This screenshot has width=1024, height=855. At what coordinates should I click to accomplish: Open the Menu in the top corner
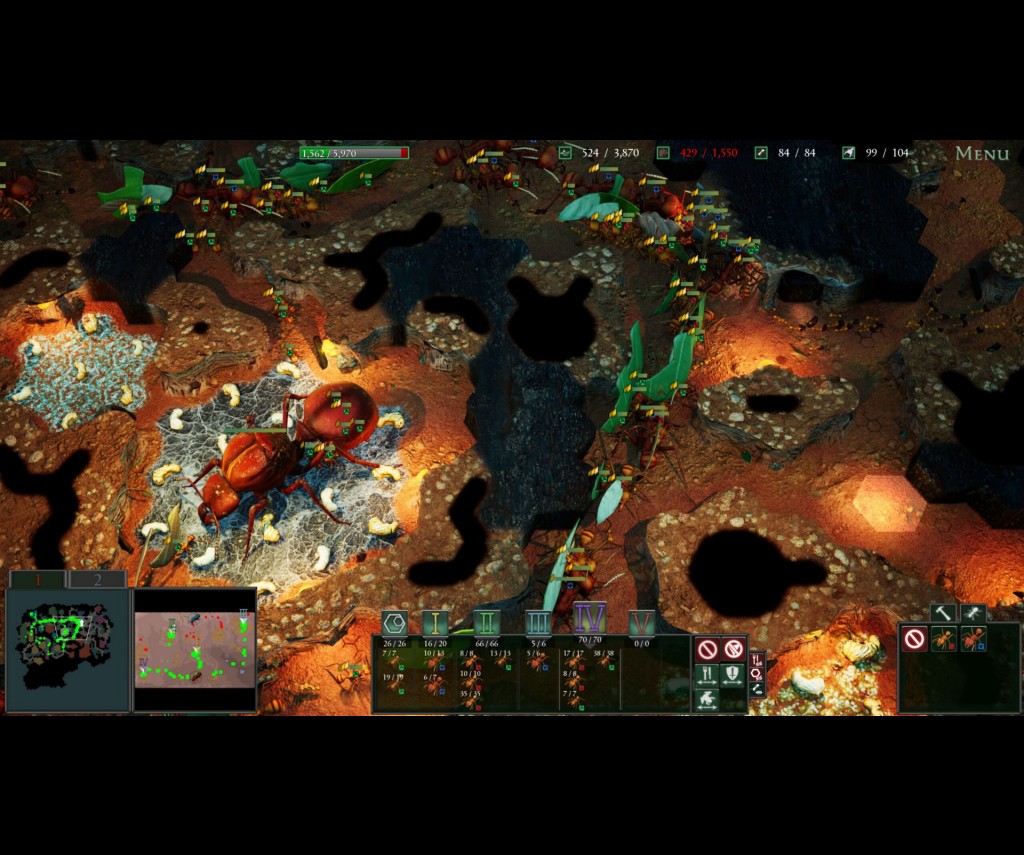coord(981,153)
